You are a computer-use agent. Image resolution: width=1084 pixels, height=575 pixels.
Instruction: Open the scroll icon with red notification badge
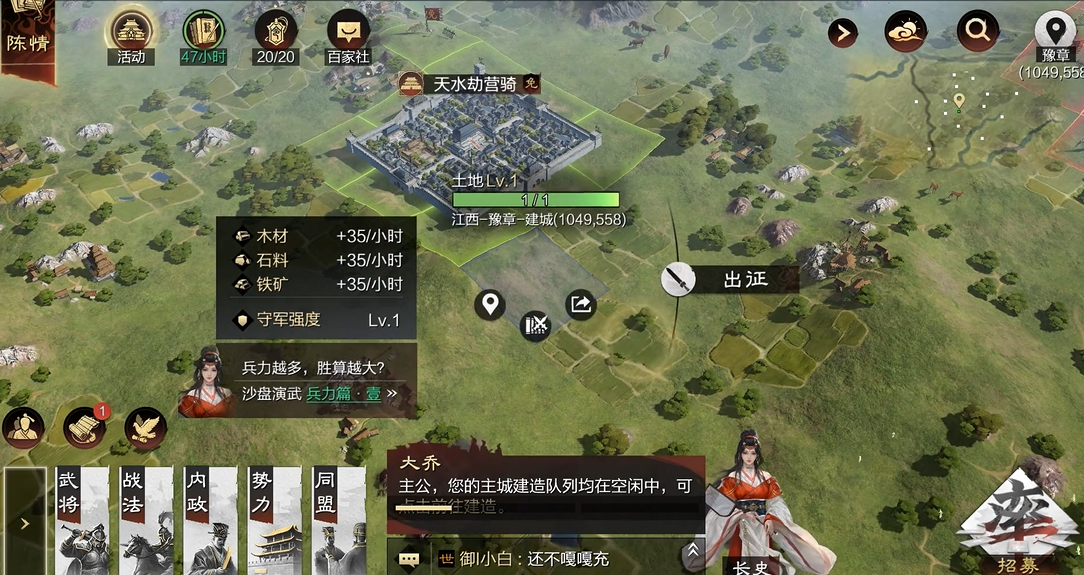coord(84,427)
